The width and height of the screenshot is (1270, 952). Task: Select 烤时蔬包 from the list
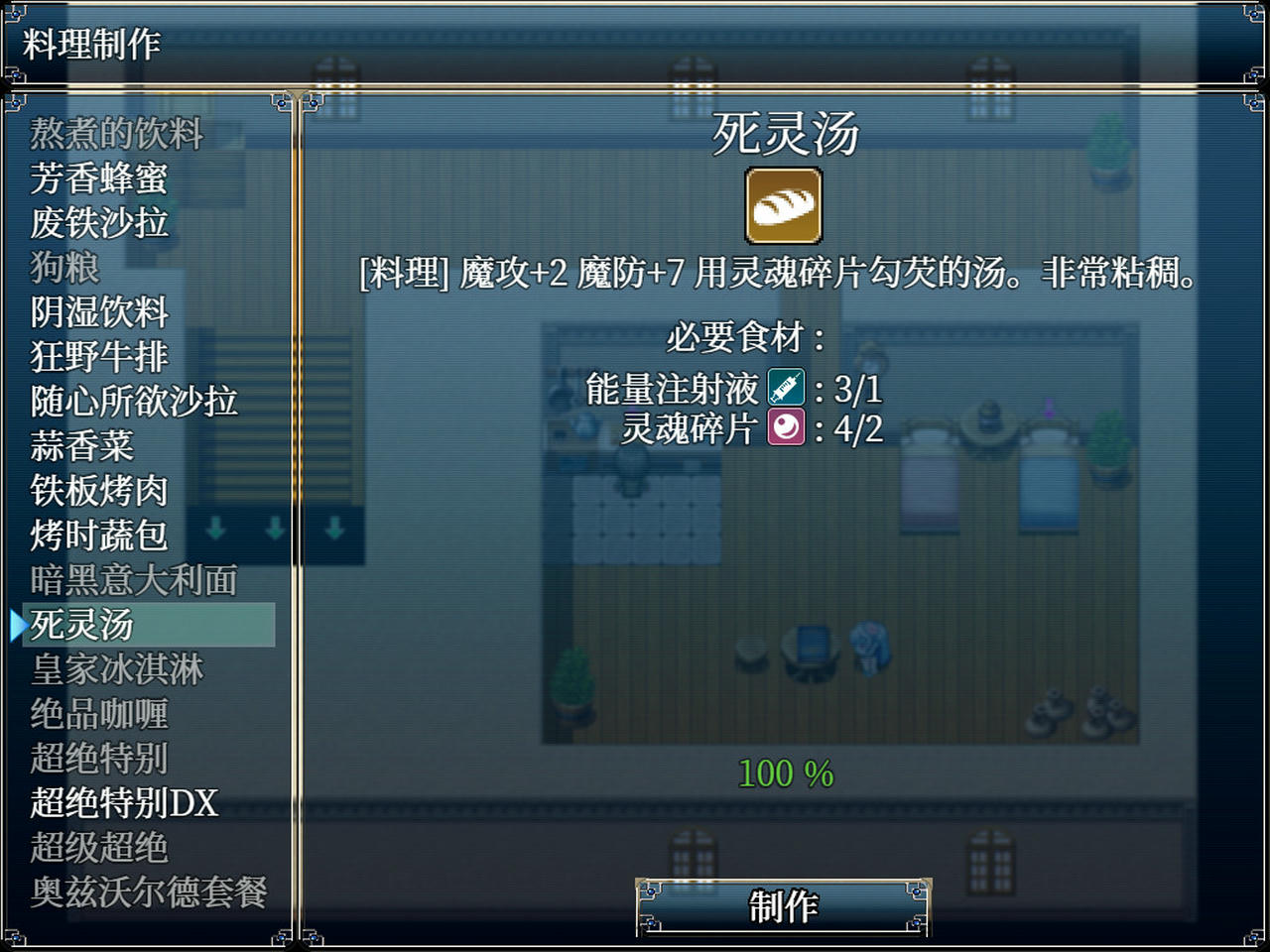[x=99, y=535]
